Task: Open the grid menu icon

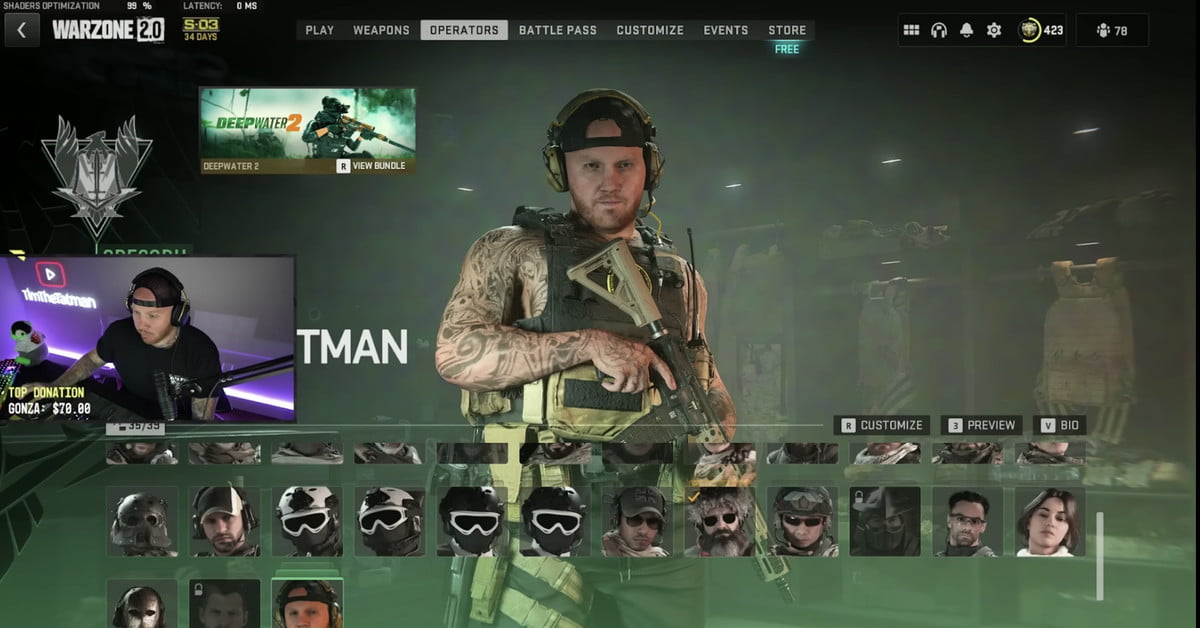Action: [911, 30]
